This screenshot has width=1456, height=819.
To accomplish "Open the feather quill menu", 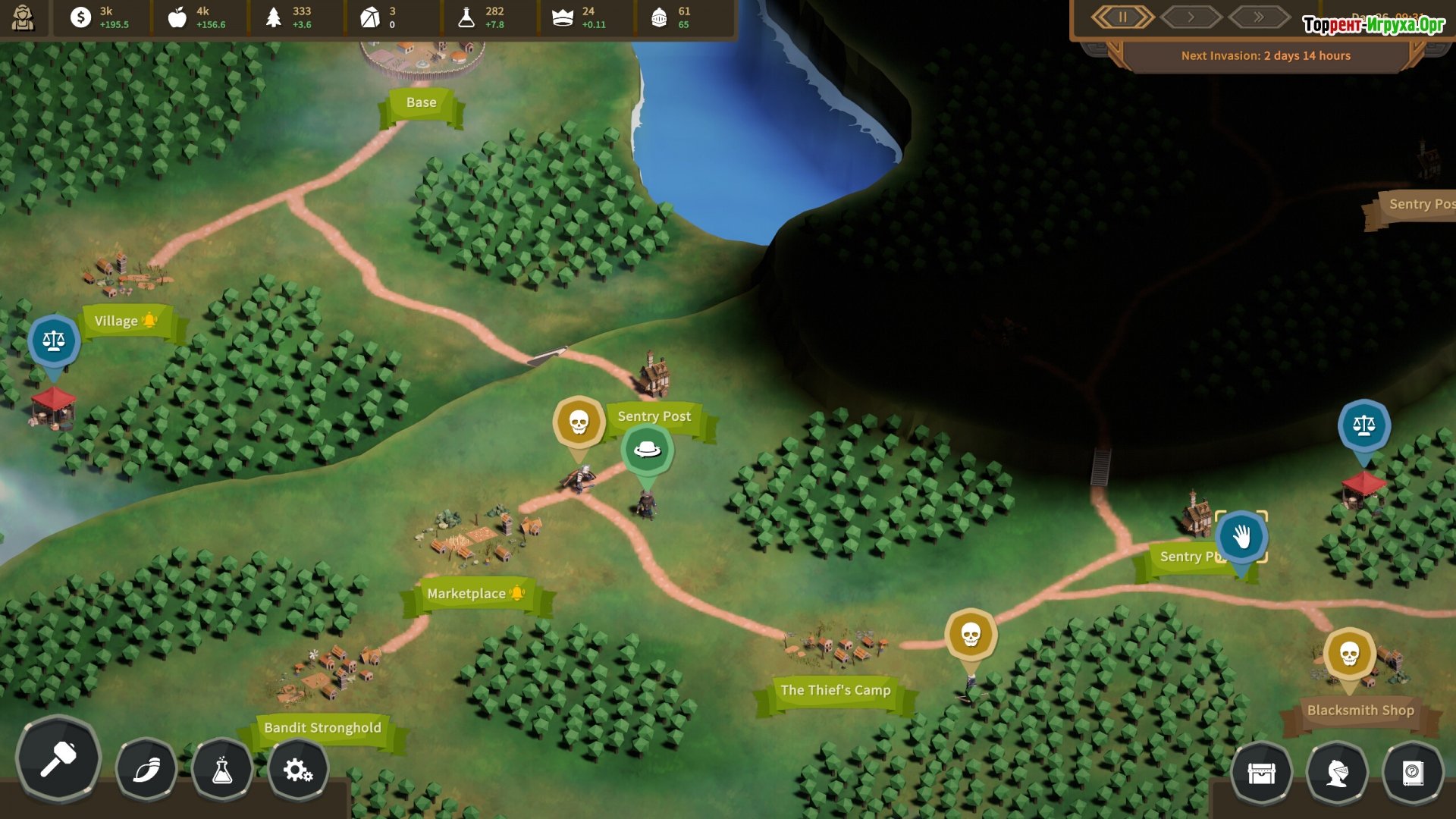I will [x=146, y=771].
